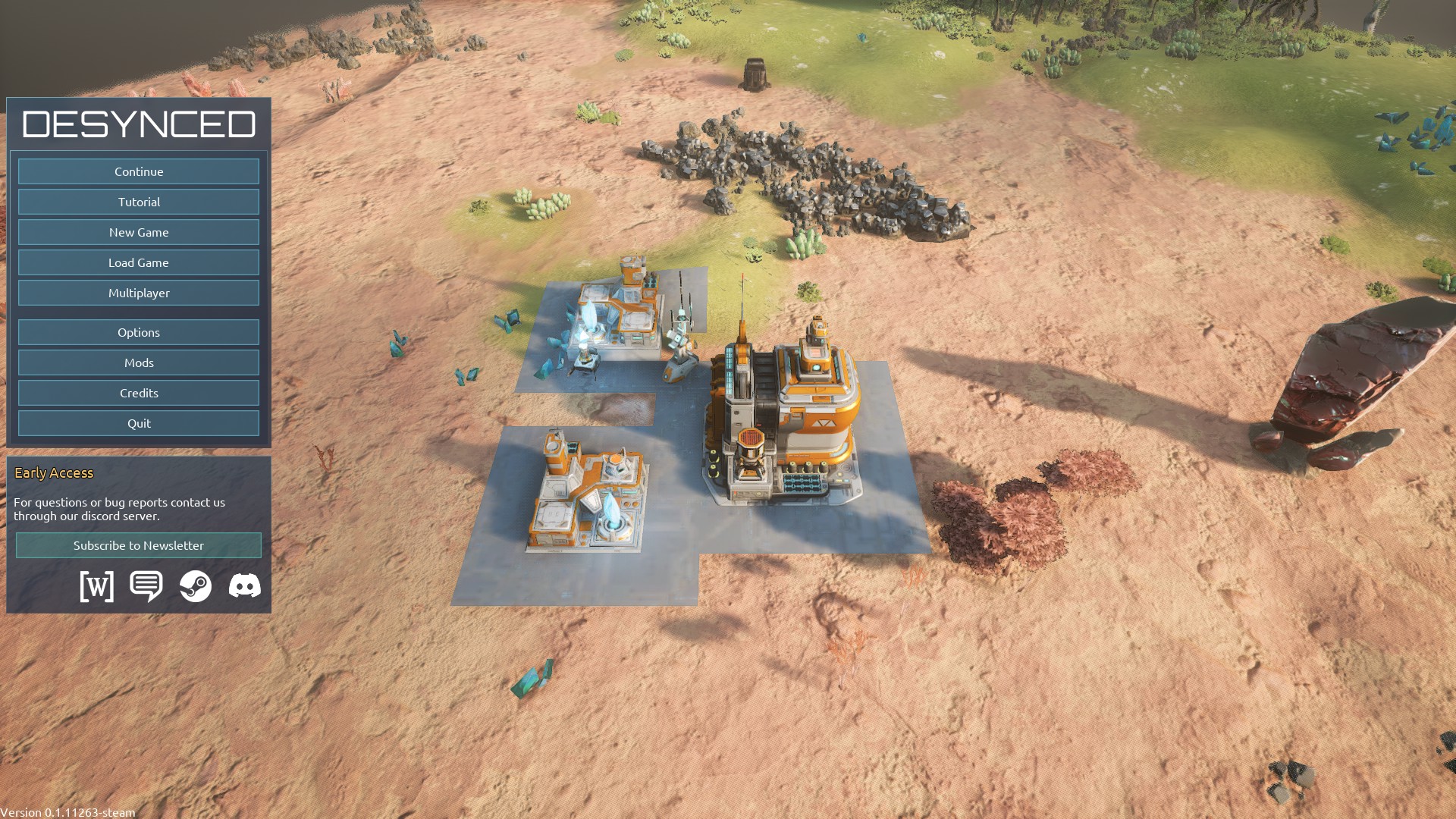View the game Credits
The width and height of the screenshot is (1456, 819).
pos(139,393)
